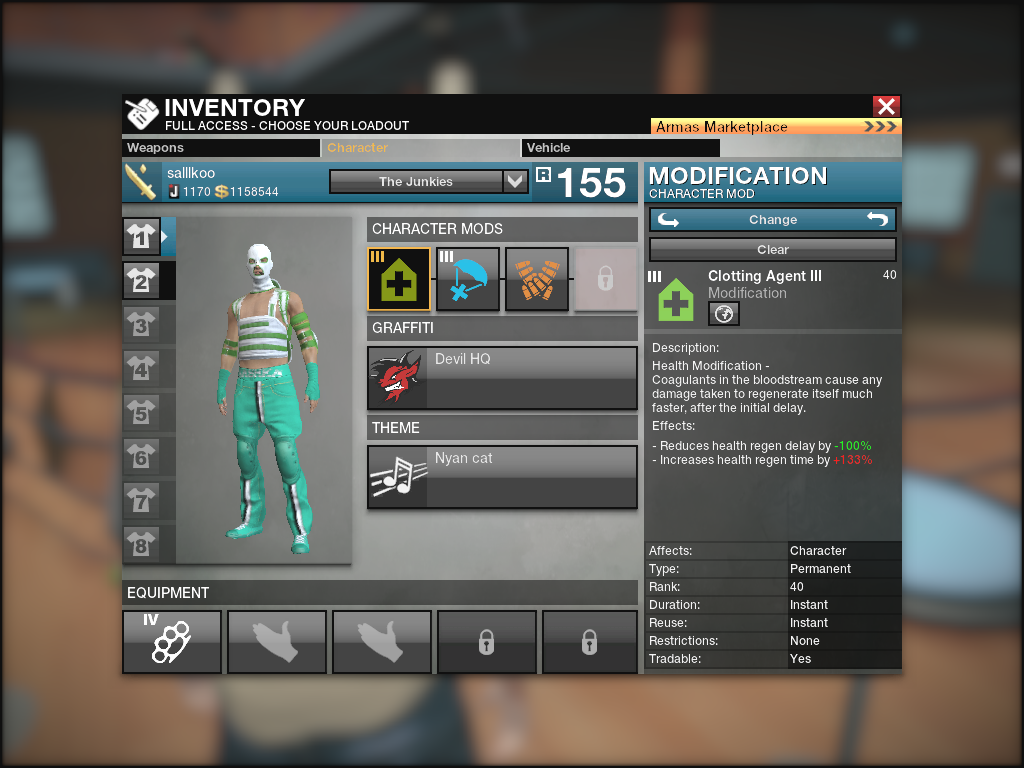This screenshot has width=1024, height=768.
Task: Select the Character tab
Action: (x=421, y=148)
